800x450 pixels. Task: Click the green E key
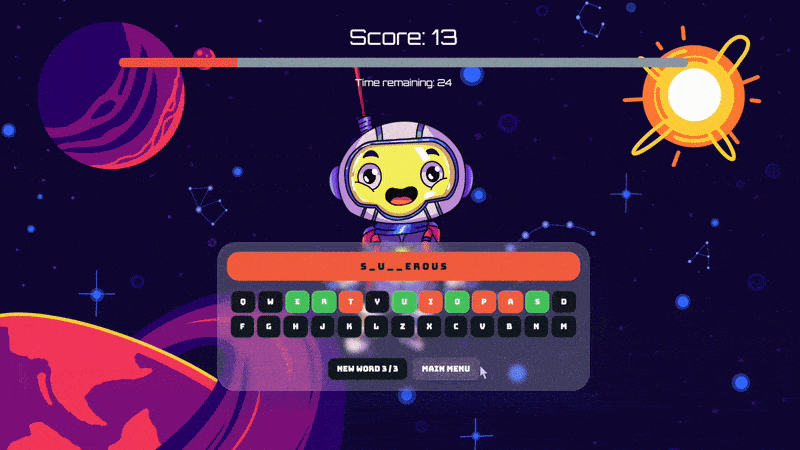(296, 301)
